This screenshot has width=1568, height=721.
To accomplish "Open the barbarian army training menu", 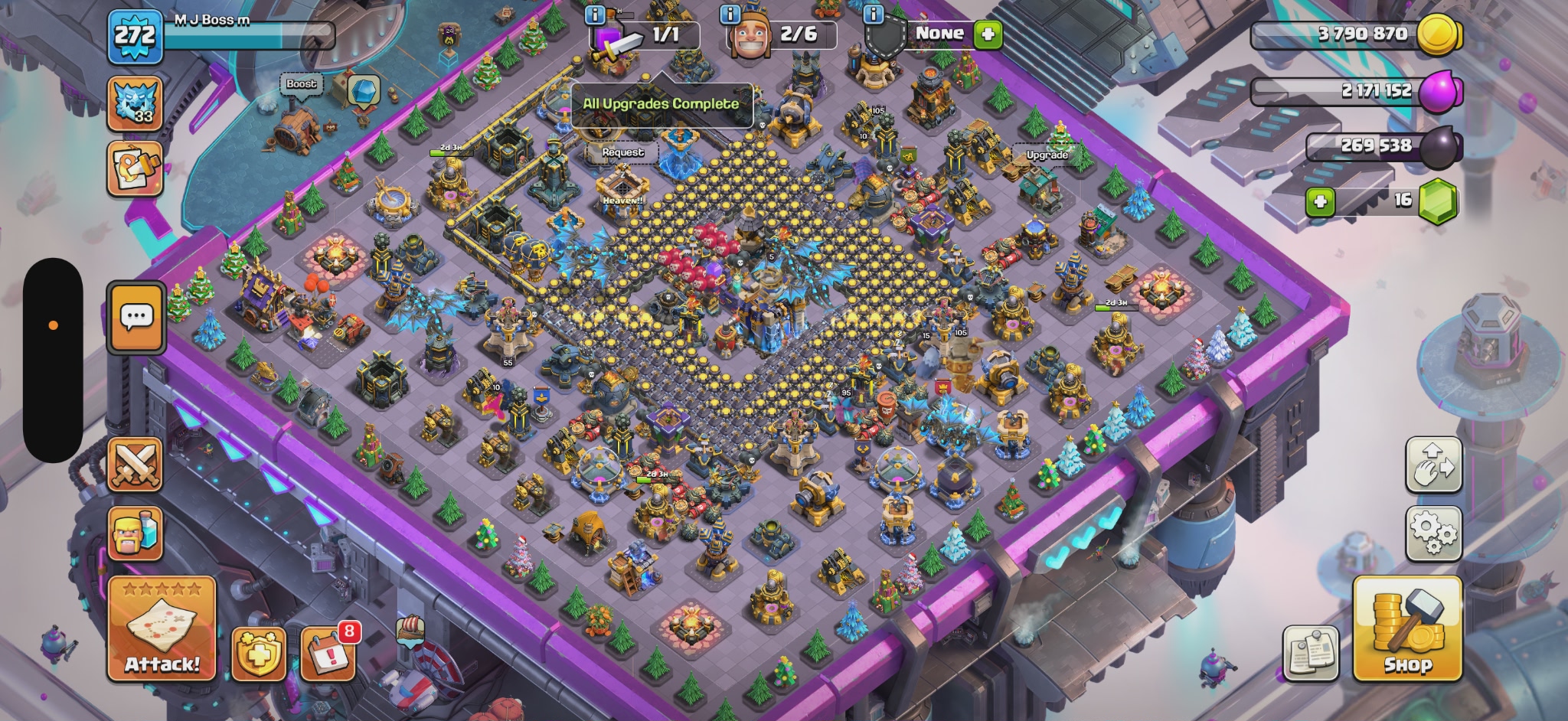I will point(135,533).
